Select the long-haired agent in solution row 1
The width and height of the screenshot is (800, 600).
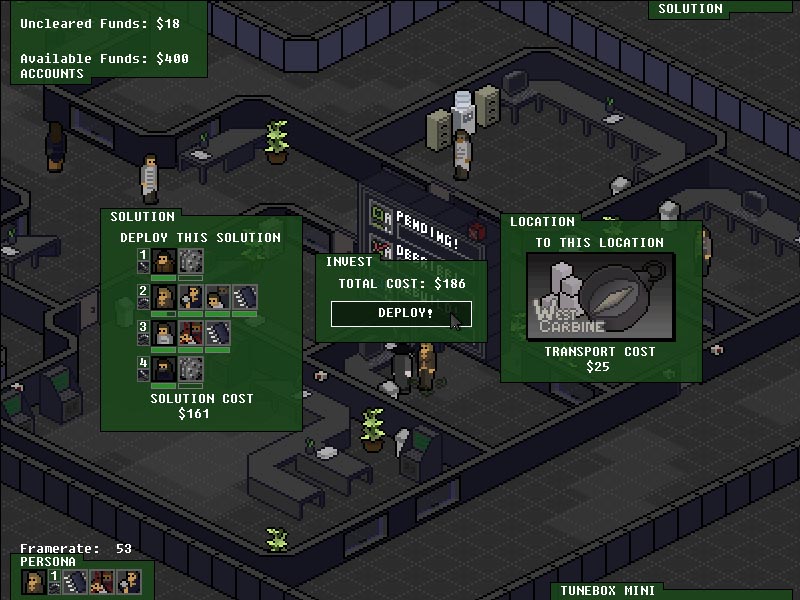point(165,261)
